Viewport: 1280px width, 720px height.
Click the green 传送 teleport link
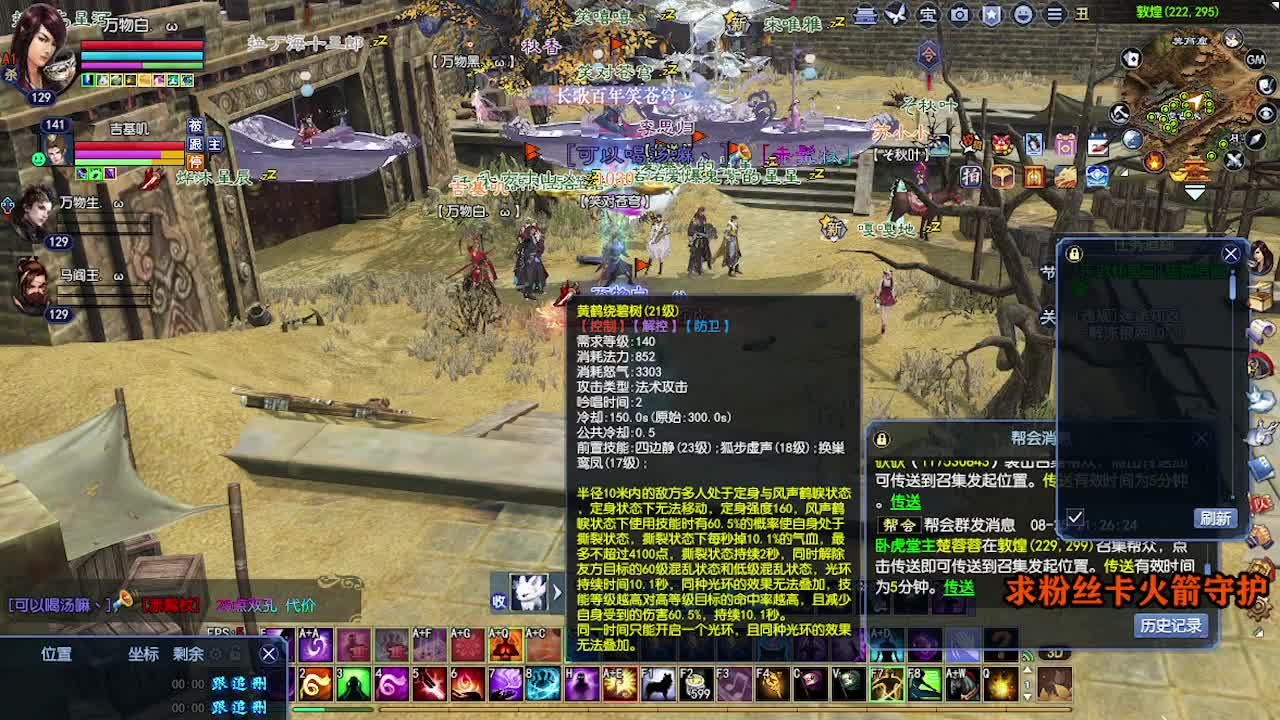pyautogui.click(x=905, y=500)
